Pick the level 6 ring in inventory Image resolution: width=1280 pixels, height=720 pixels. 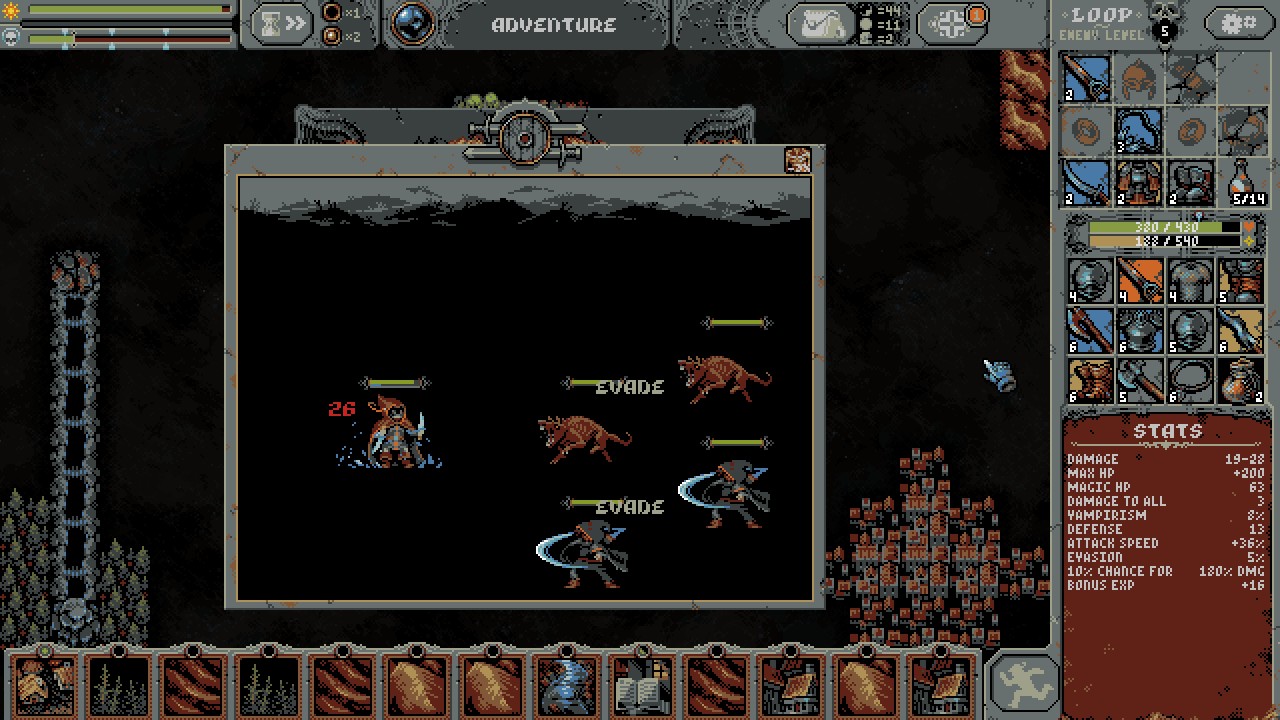(1190, 380)
